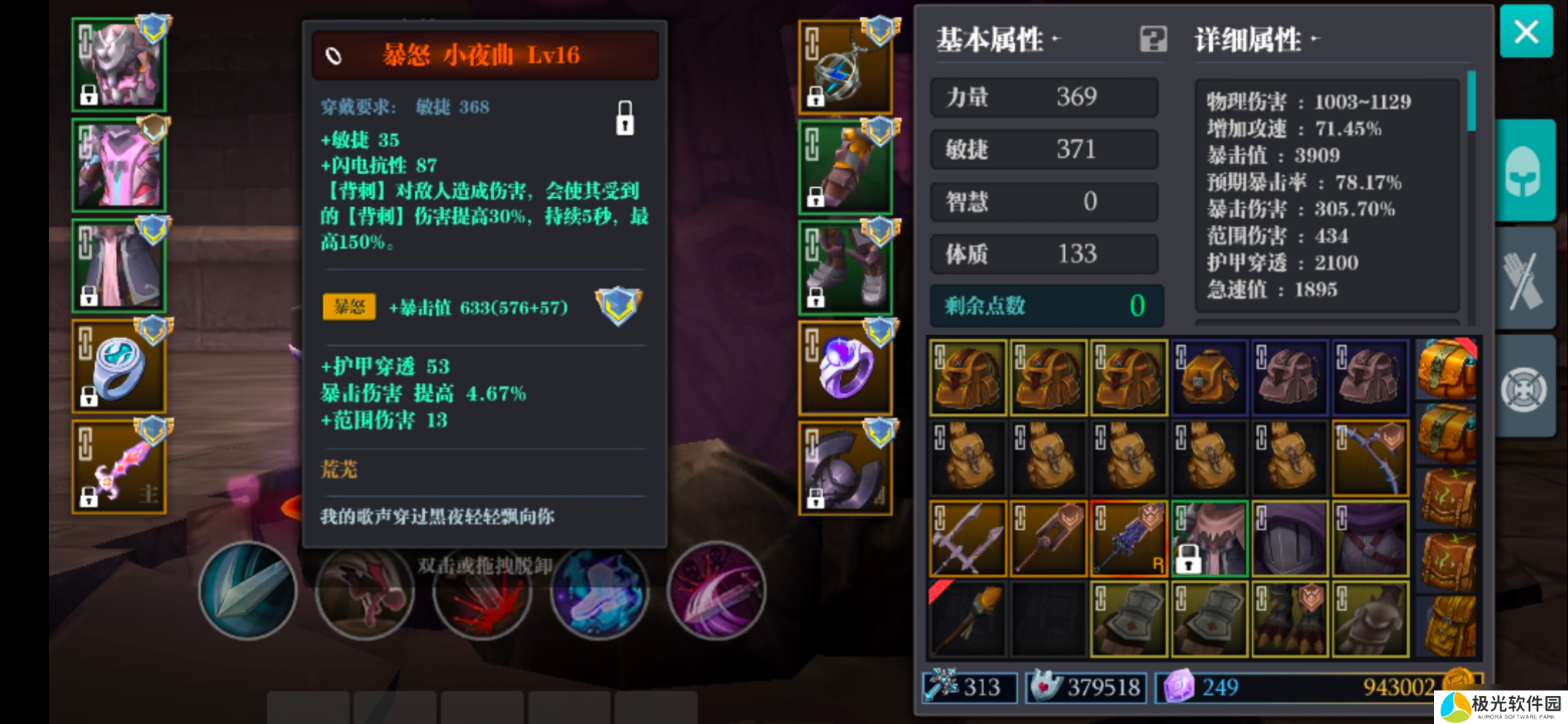Toggle the lock on the 主 weapon slot
1568x724 pixels.
pos(87,498)
